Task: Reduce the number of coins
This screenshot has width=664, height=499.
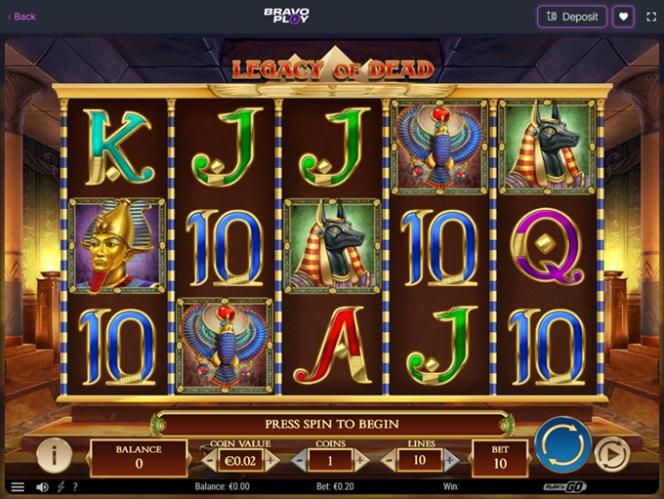Action: [x=297, y=460]
